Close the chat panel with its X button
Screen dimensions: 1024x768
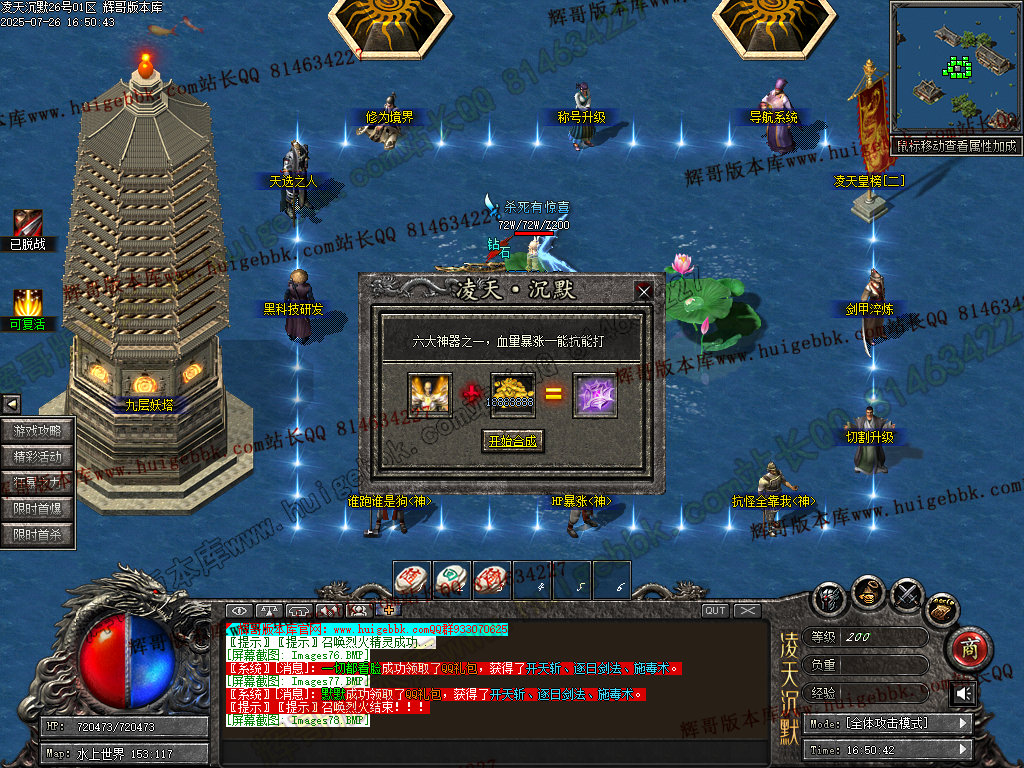[x=747, y=610]
